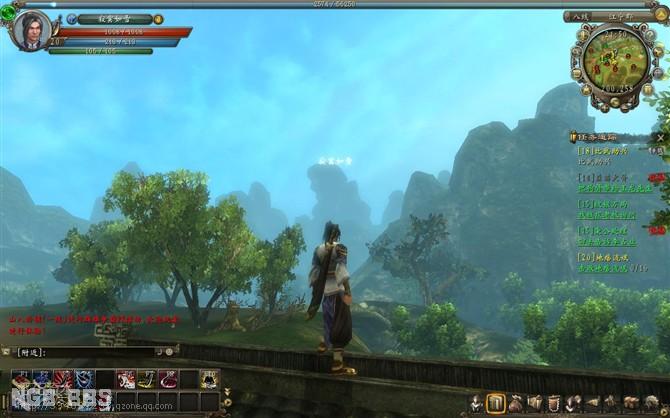The width and height of the screenshot is (670, 418).
Task: Open the character armor menu icon
Action: 477,403
